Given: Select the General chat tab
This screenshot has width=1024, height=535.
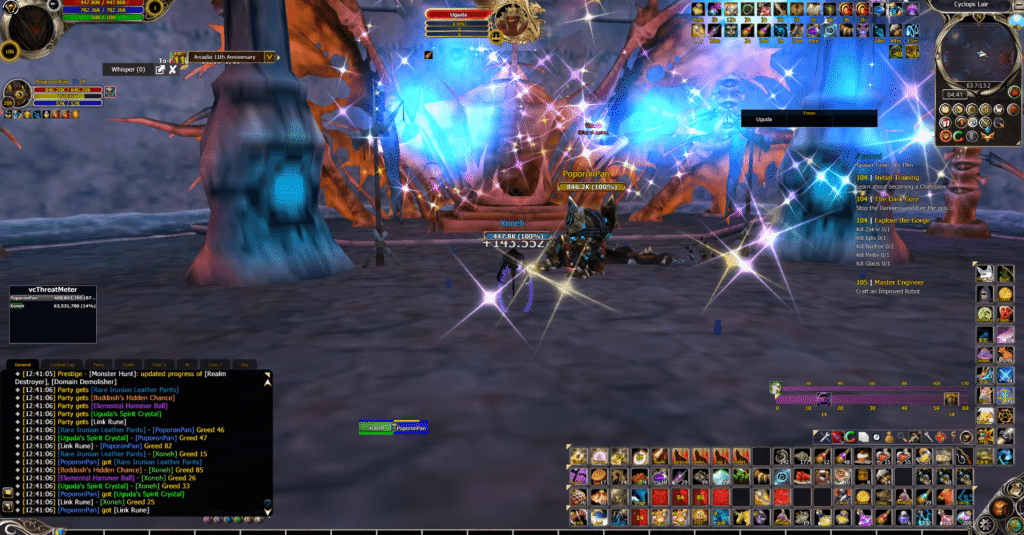Looking at the screenshot, I should 22,364.
